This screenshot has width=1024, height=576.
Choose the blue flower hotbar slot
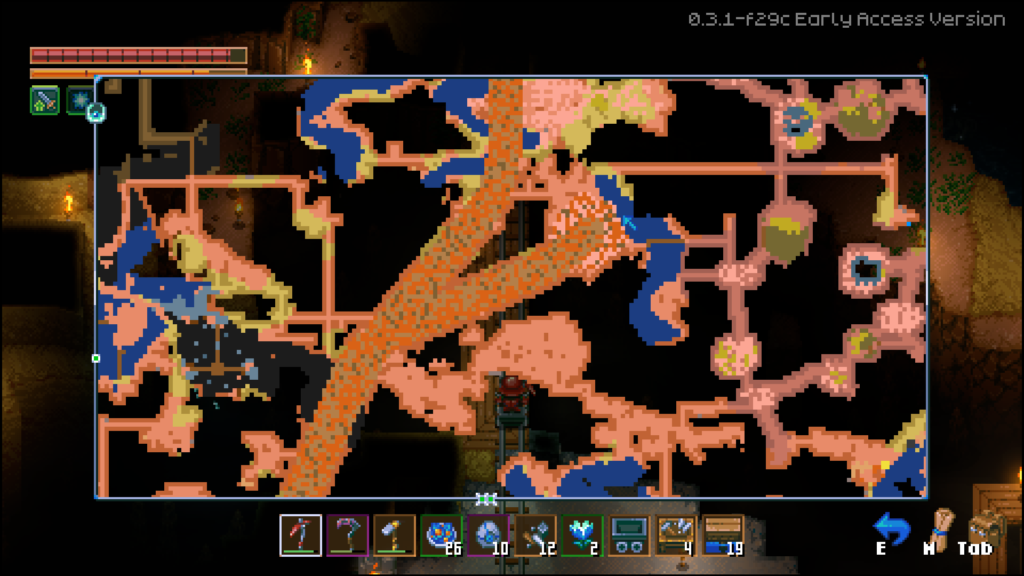[x=582, y=535]
